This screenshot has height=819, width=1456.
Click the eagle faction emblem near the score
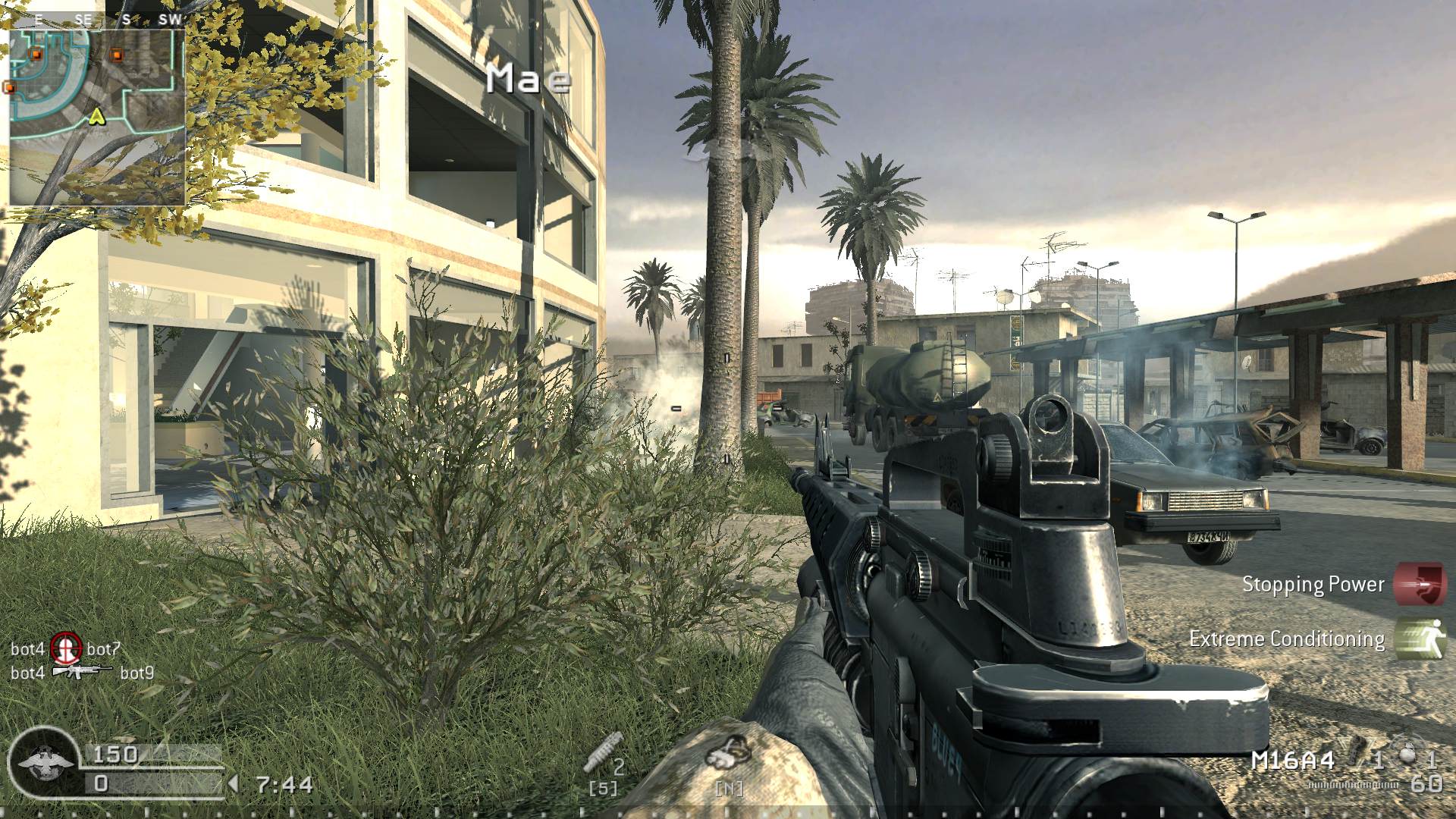click(x=42, y=762)
